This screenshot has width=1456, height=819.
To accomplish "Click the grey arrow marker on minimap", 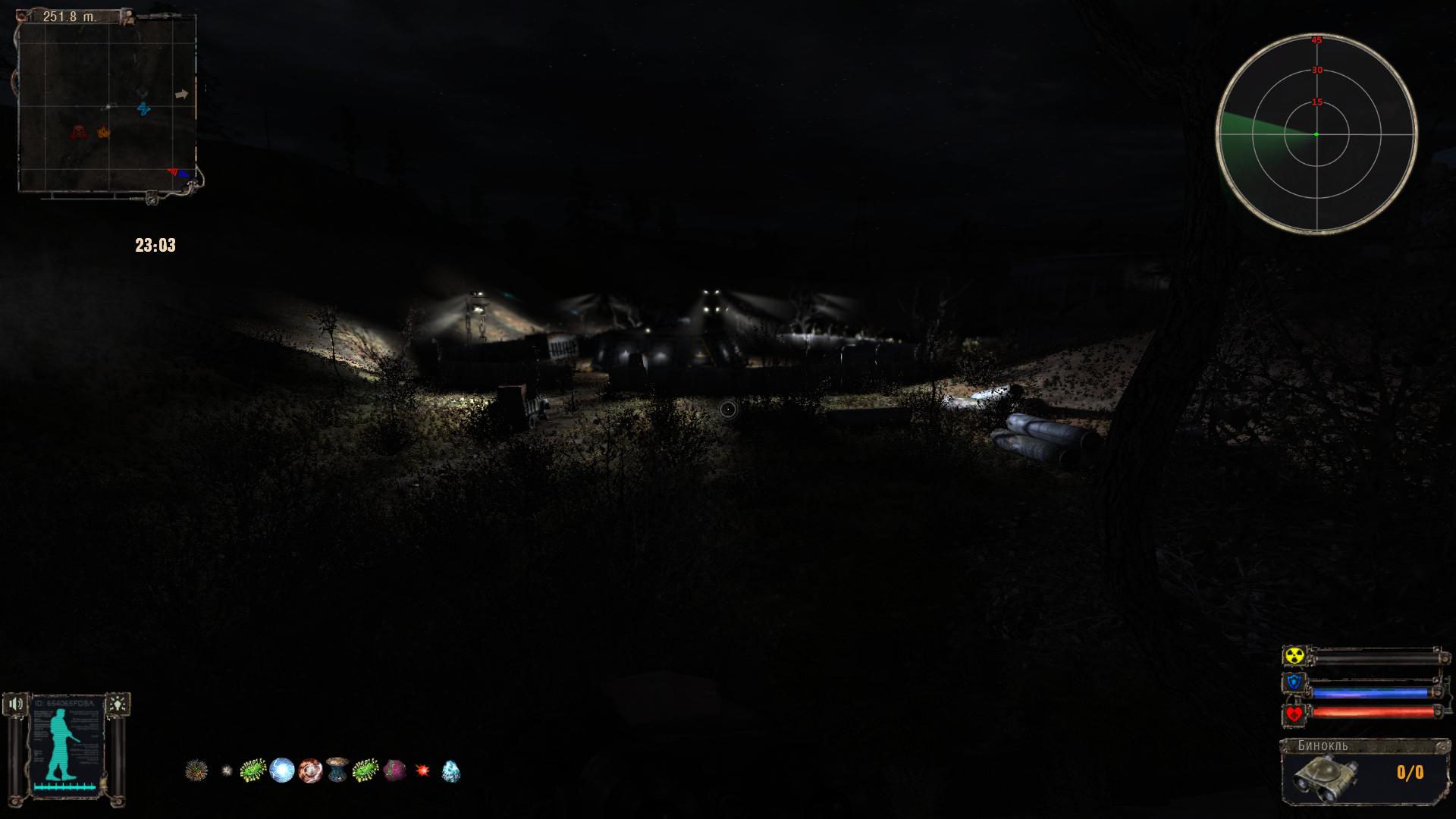I will (x=181, y=95).
